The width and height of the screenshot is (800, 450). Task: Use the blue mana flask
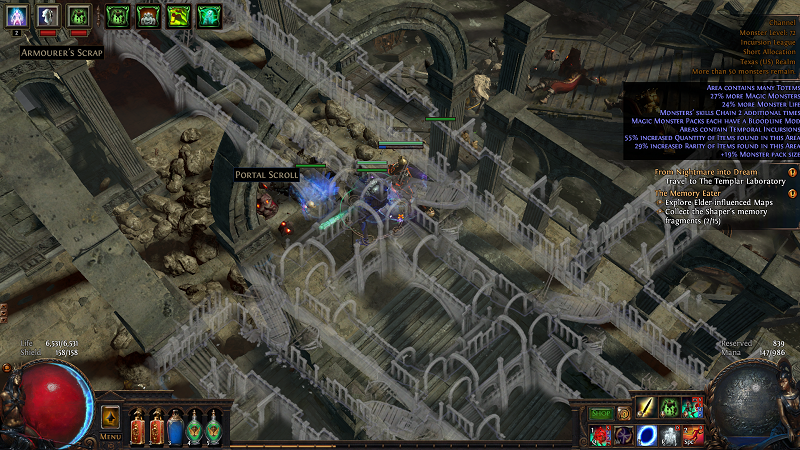click(176, 428)
